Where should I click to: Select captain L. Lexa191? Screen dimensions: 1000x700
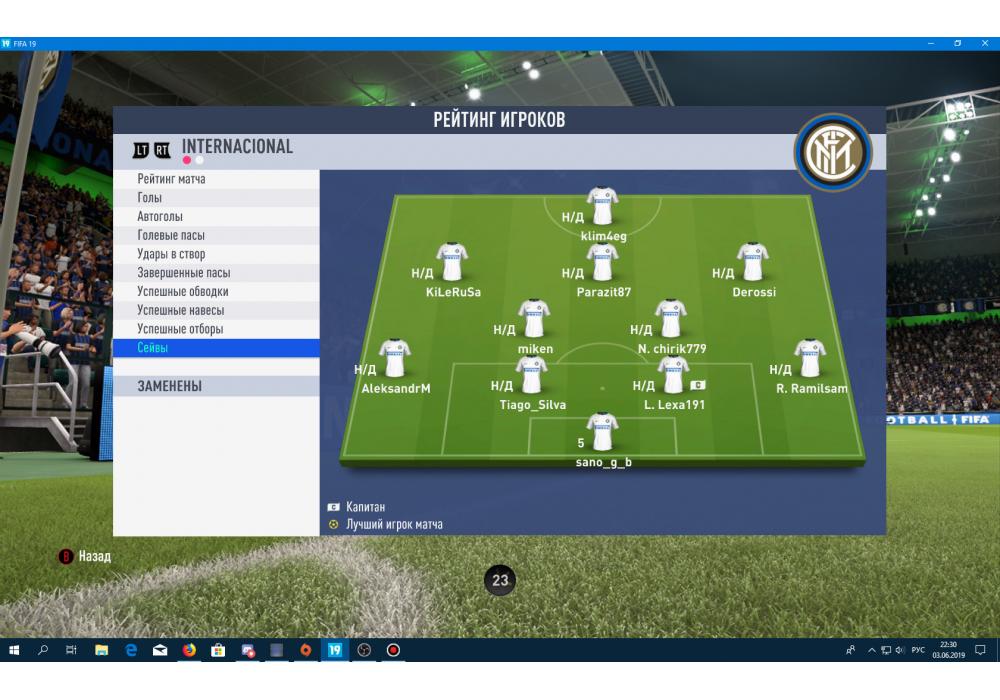click(674, 377)
